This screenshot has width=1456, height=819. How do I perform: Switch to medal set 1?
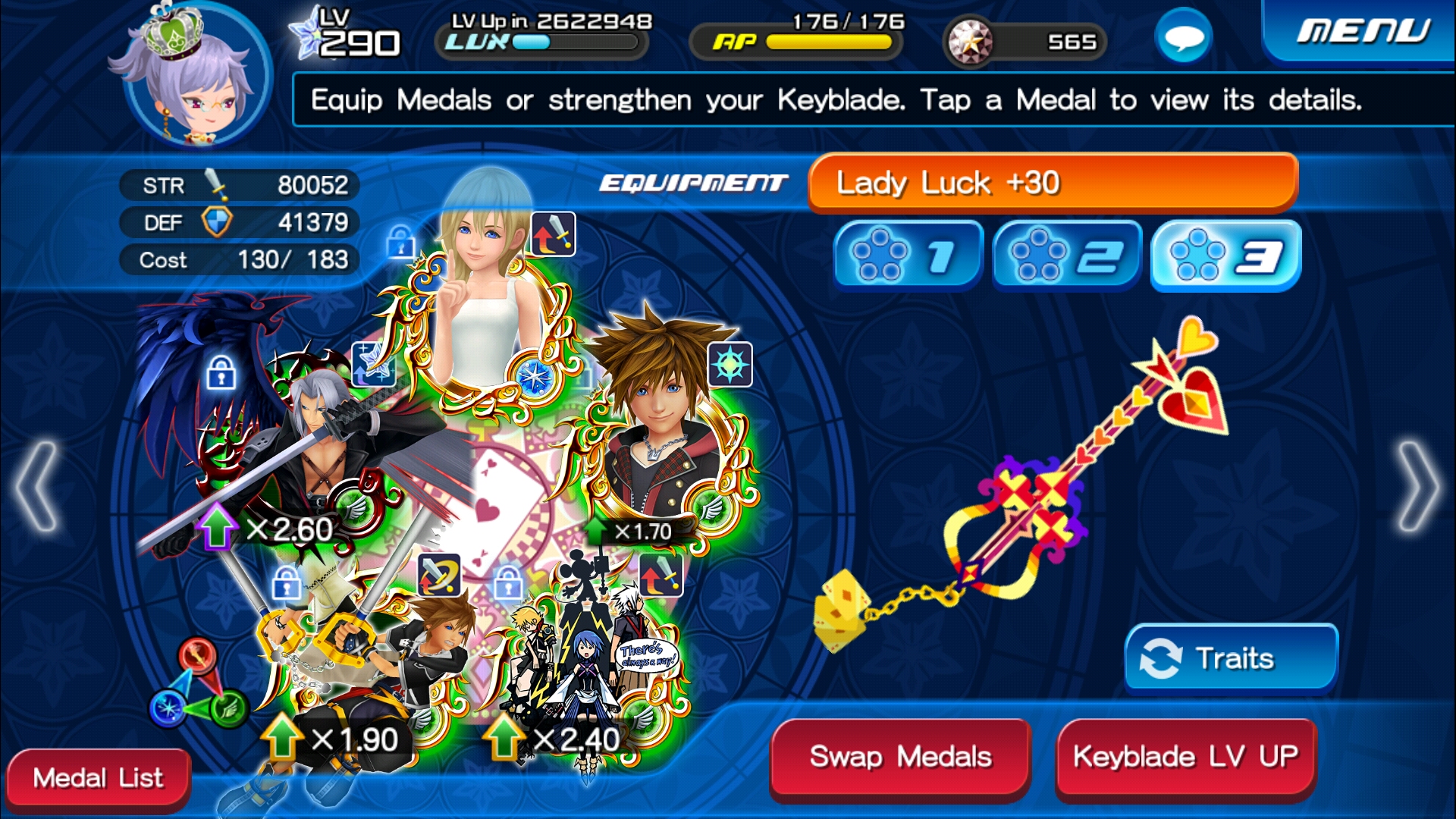(x=908, y=257)
